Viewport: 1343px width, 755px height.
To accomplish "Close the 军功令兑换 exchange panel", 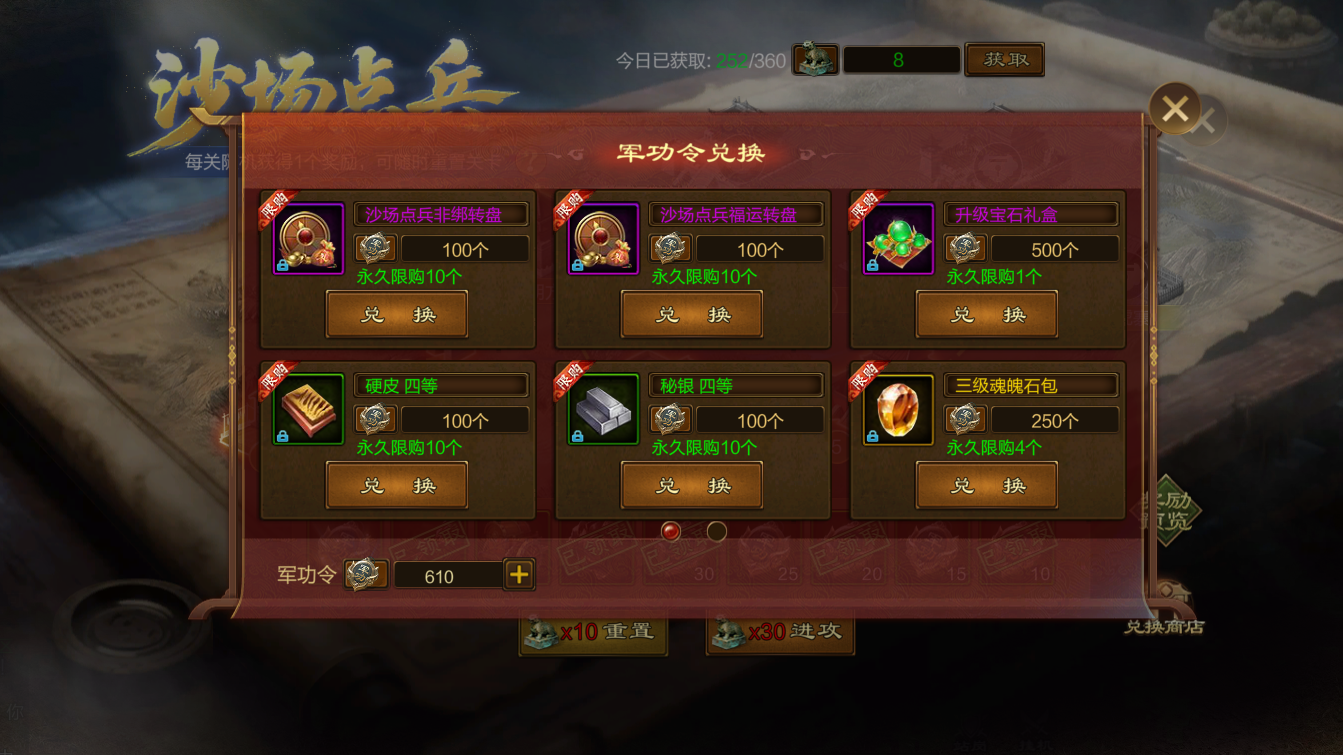I will 1174,108.
